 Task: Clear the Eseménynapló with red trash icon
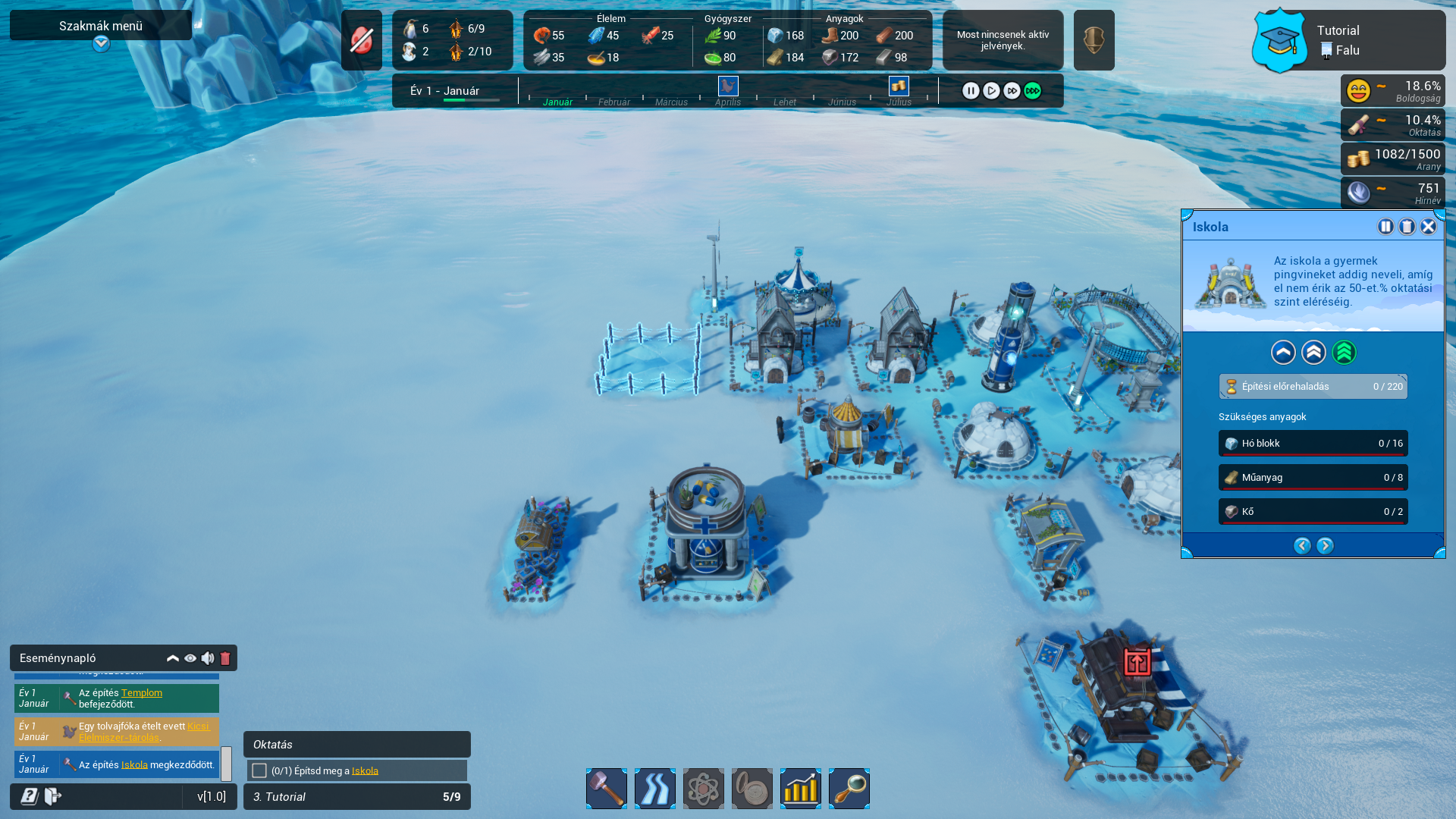coord(225,658)
